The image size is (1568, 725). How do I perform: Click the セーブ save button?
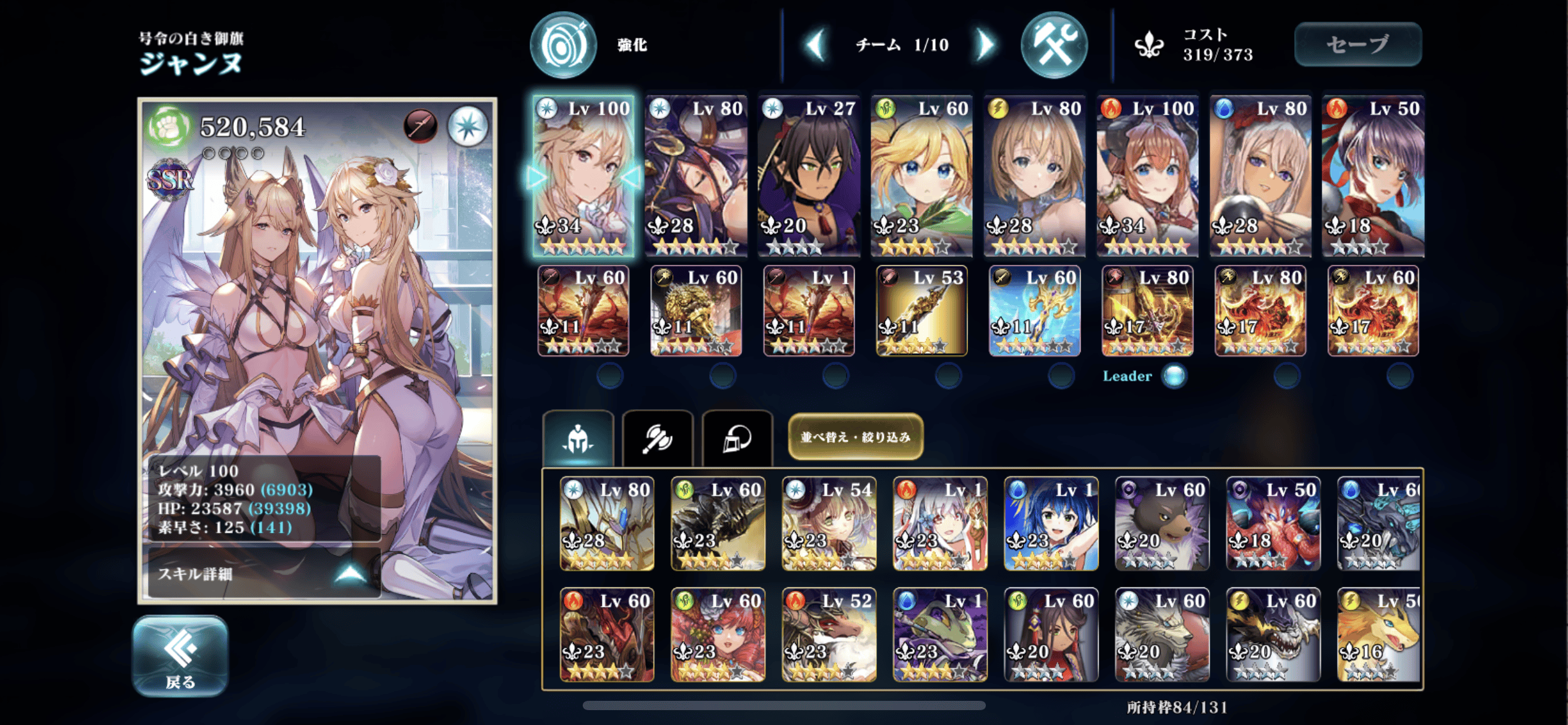[1357, 44]
